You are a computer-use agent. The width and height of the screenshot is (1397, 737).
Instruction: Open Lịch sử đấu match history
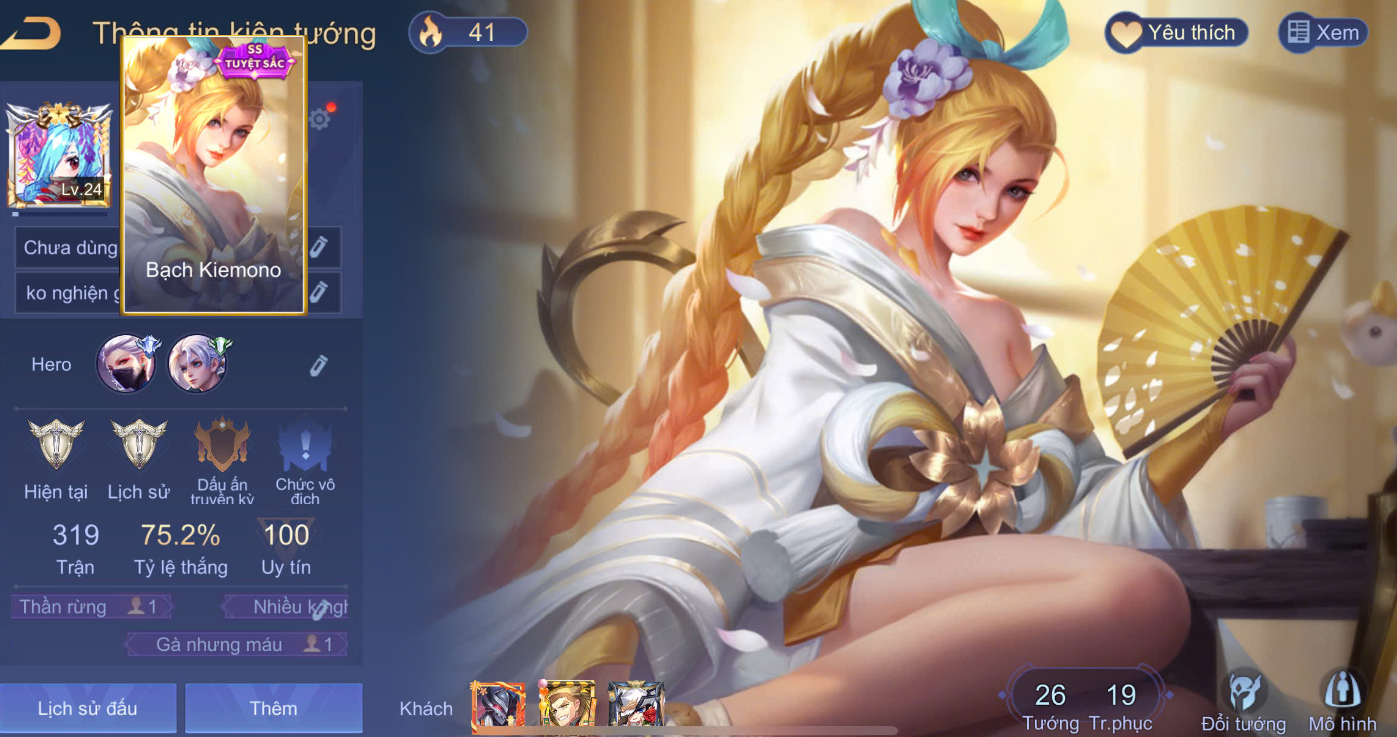[88, 709]
